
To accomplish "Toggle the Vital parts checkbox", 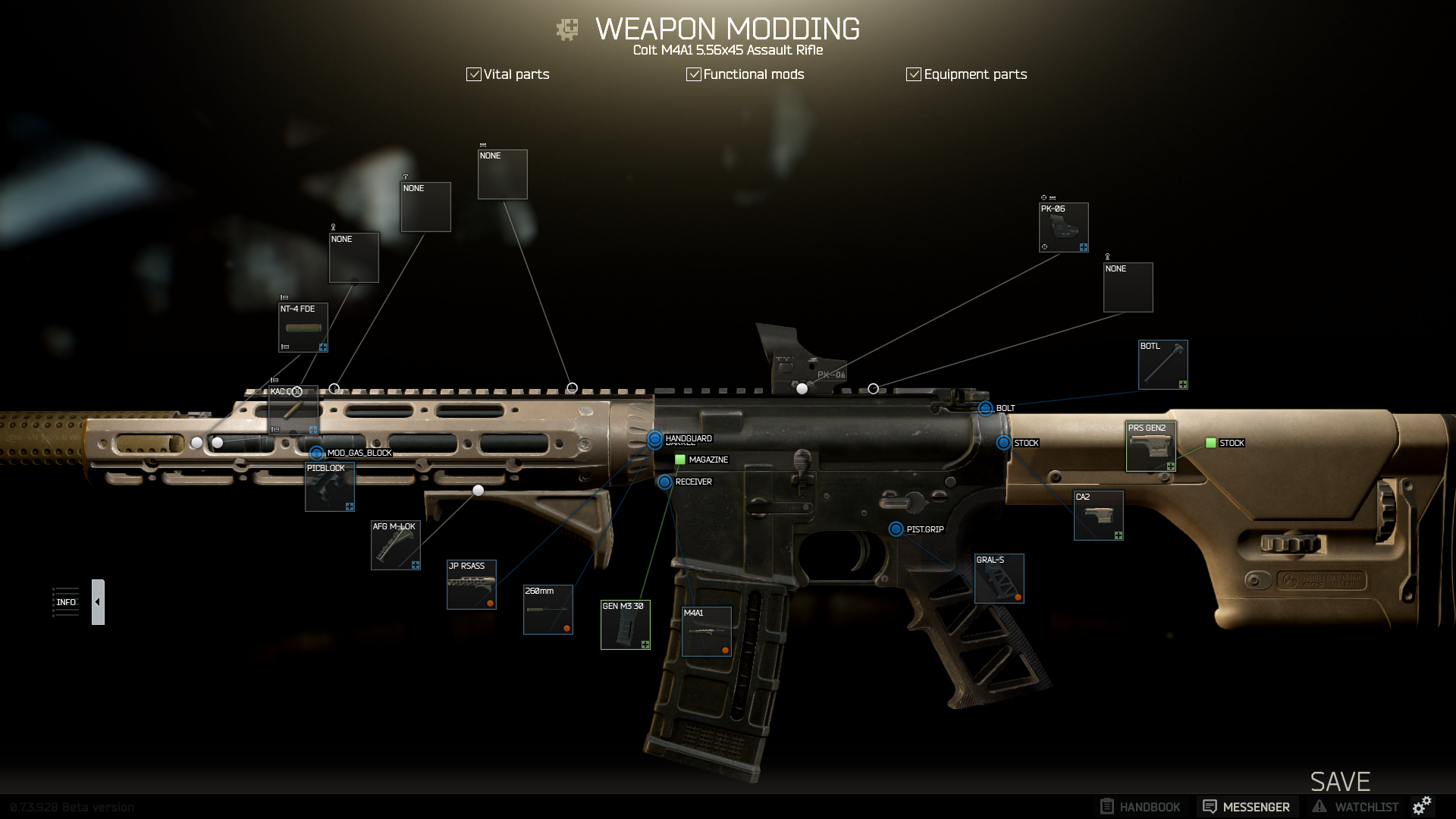I will 474,74.
